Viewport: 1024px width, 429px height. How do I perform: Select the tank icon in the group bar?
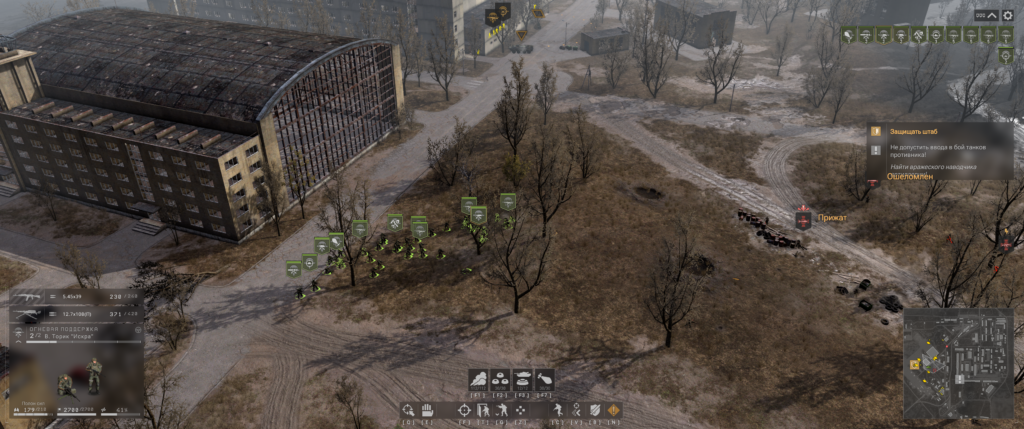tap(521, 379)
